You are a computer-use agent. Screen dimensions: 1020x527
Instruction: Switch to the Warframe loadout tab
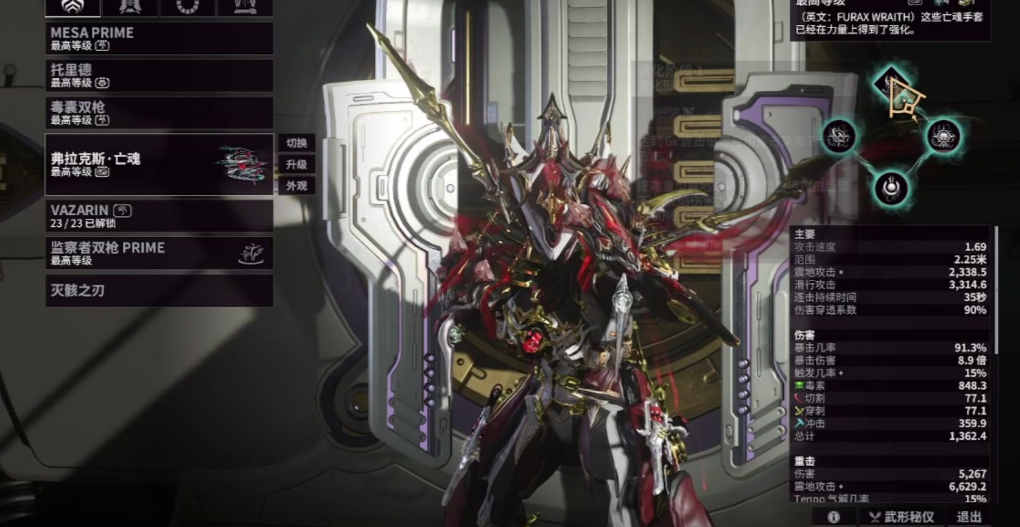click(74, 7)
